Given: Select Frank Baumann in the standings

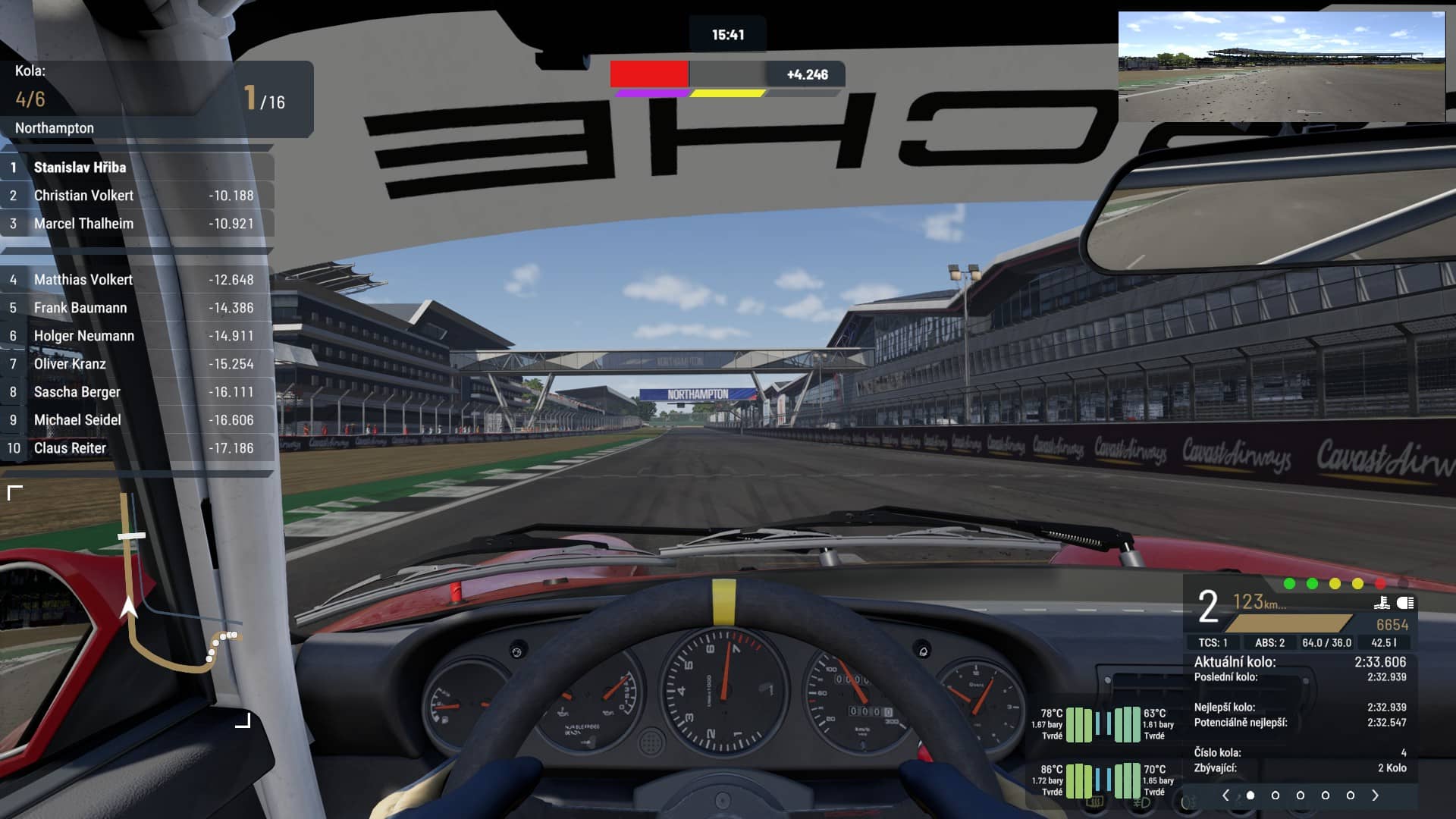Looking at the screenshot, I should tap(136, 308).
